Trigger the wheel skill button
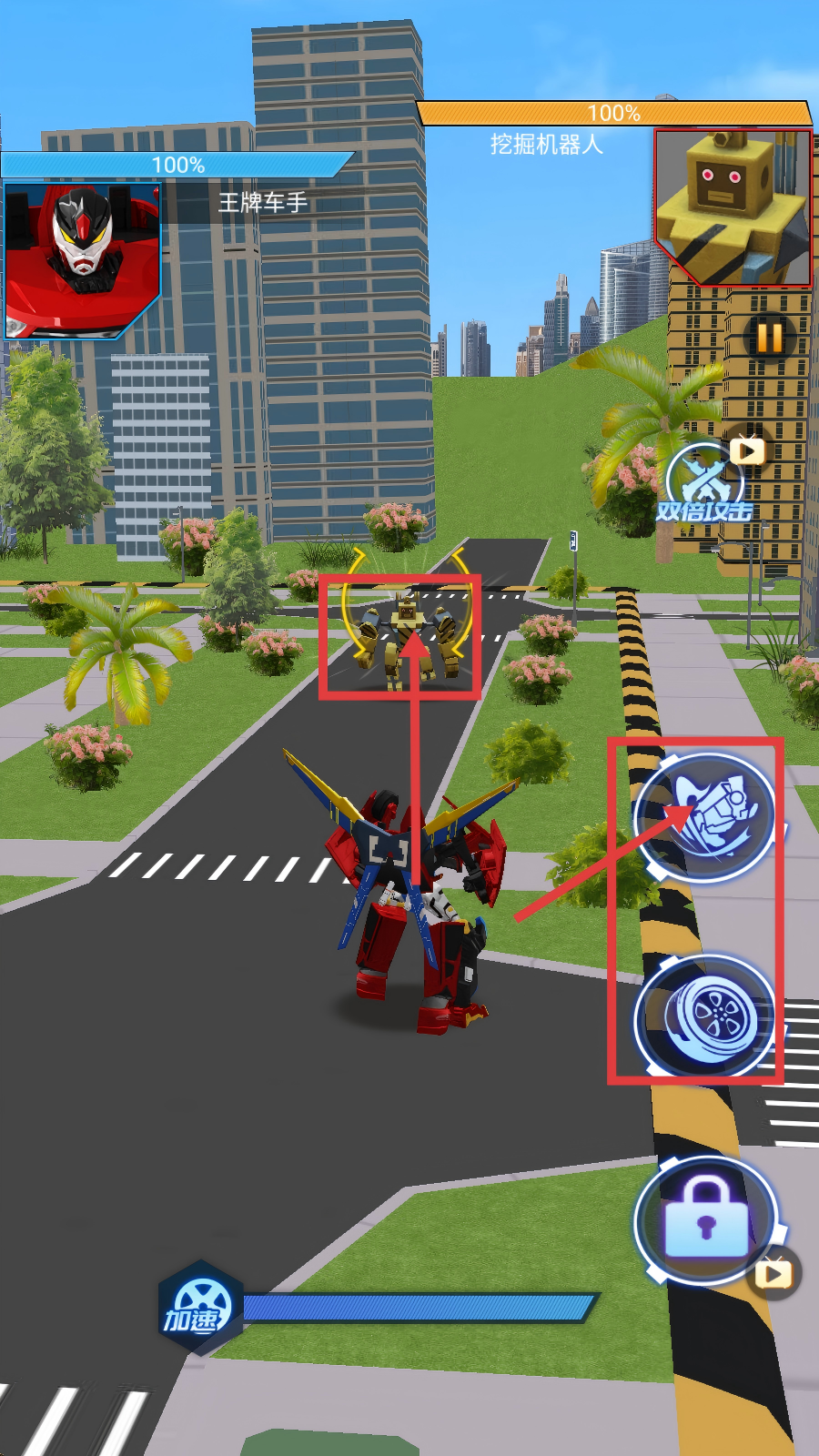The image size is (819, 1456). 705,1014
